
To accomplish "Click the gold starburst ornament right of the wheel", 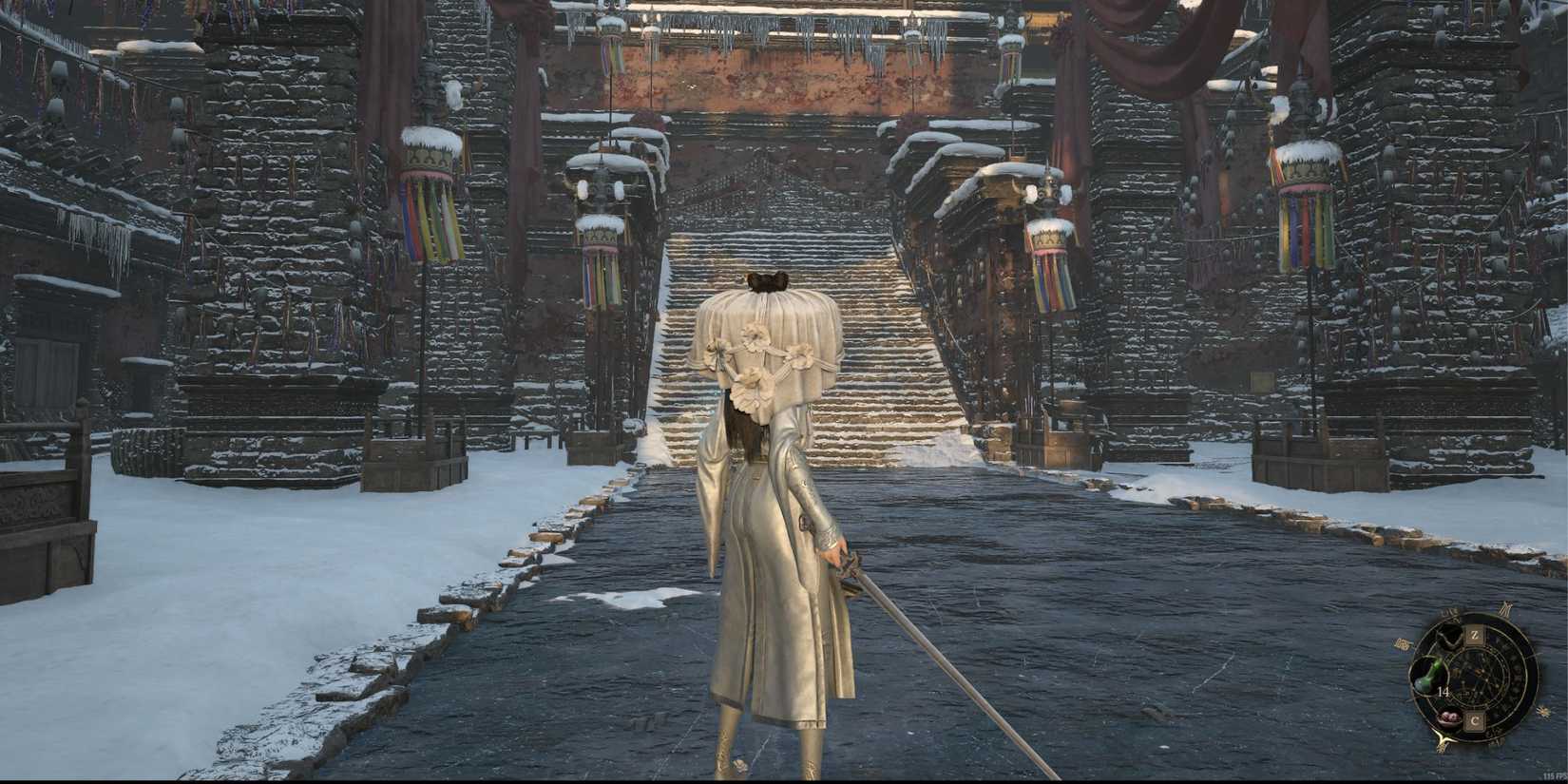I will [x=1543, y=711].
